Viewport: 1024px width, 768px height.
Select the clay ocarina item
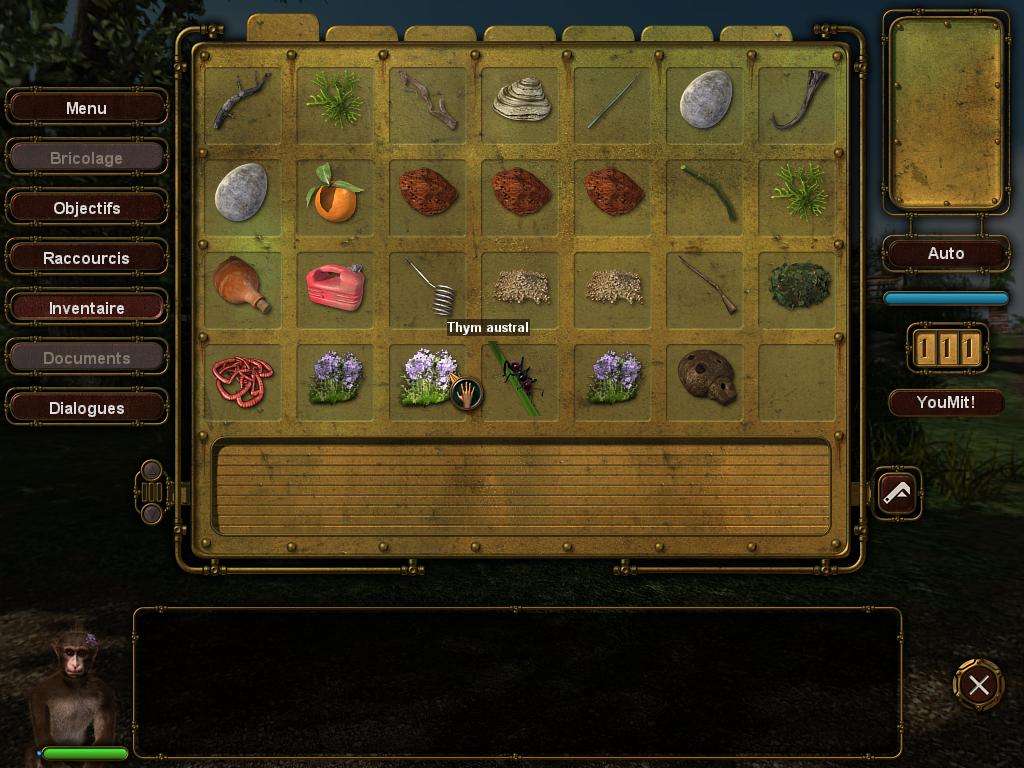(706, 377)
